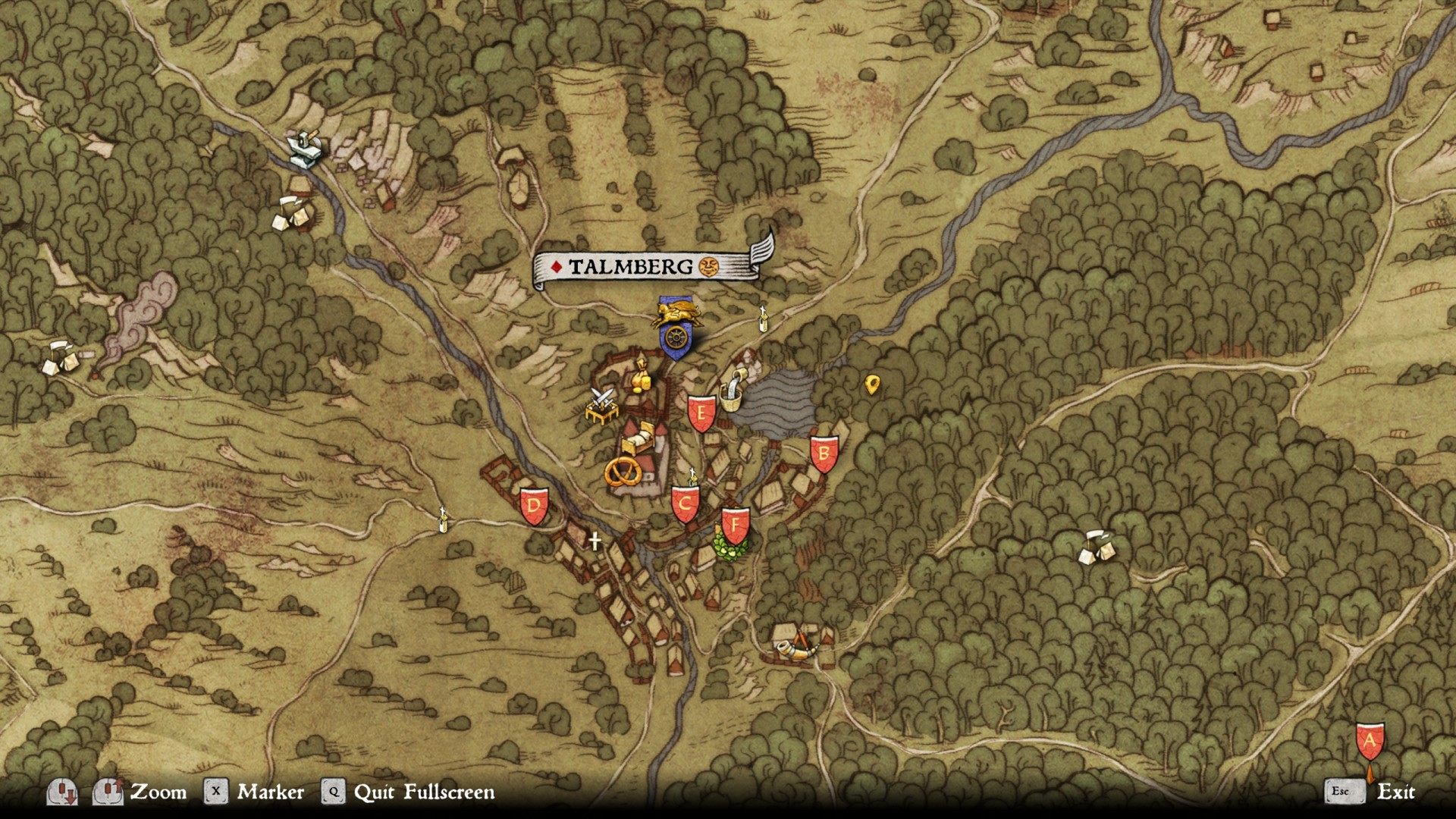This screenshot has height=819, width=1456.
Task: Click the red shield marked C
Action: 686,504
